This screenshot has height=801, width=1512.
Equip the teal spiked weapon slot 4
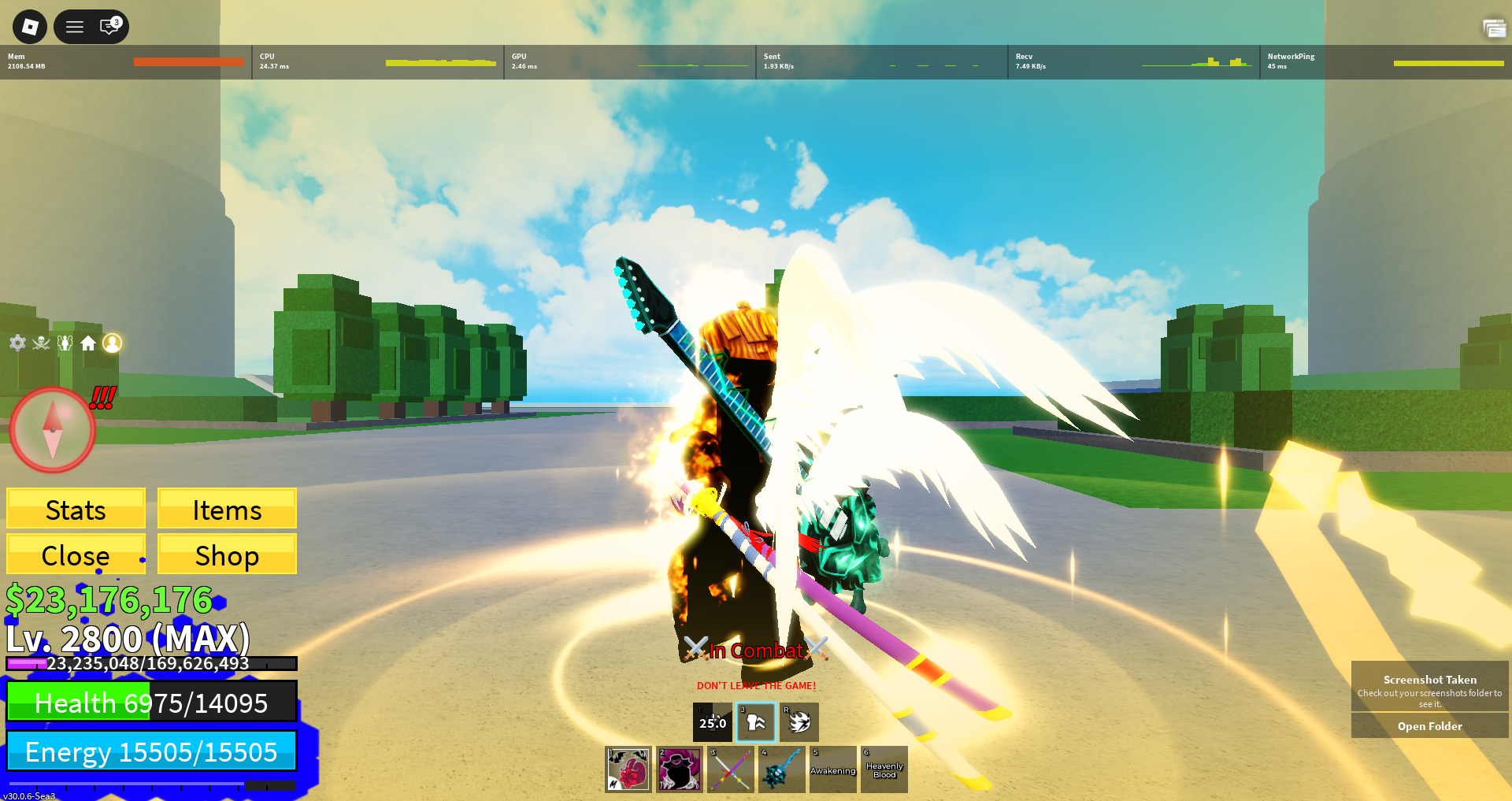[x=782, y=769]
